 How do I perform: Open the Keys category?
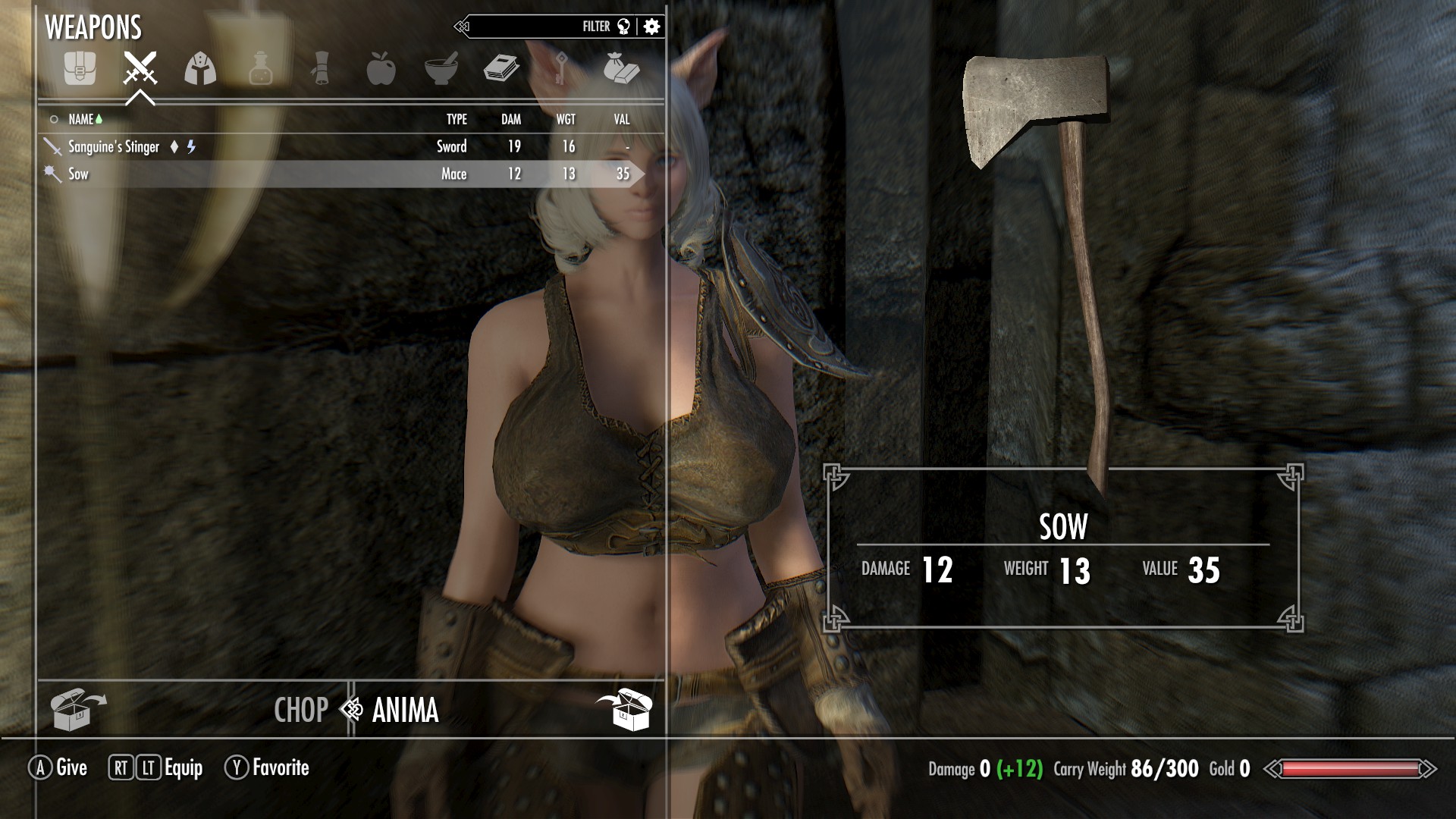click(x=561, y=70)
